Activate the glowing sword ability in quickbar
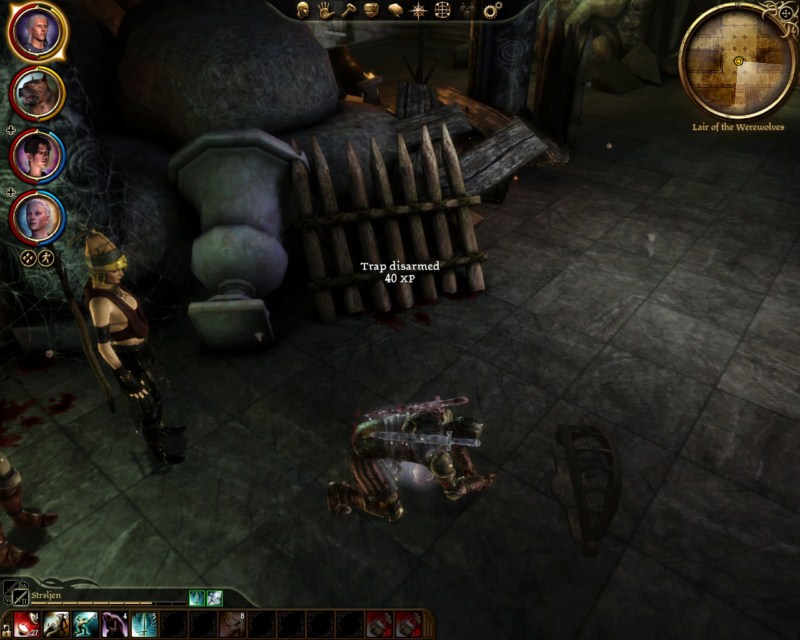The width and height of the screenshot is (800, 640). click(143, 625)
